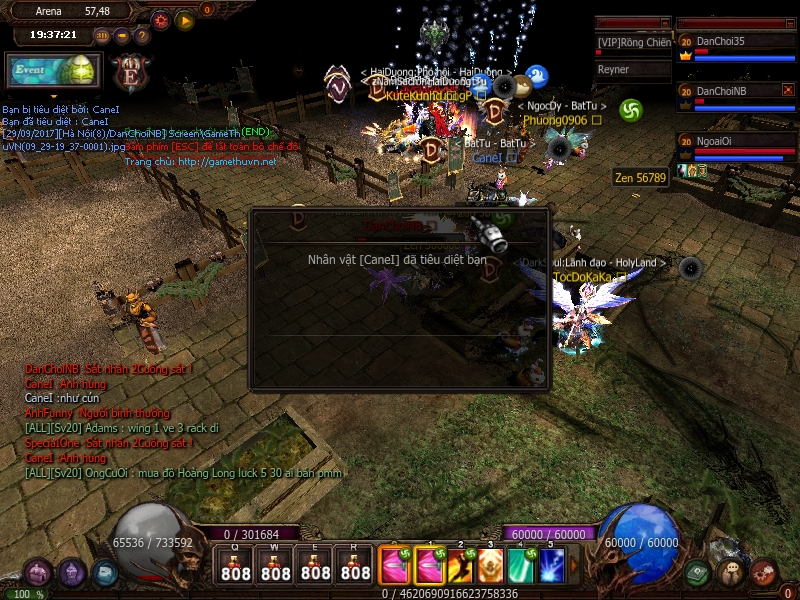Select the [VIP]Rồng Chiến entry
Image resolution: width=800 pixels, height=600 pixels.
point(634,43)
